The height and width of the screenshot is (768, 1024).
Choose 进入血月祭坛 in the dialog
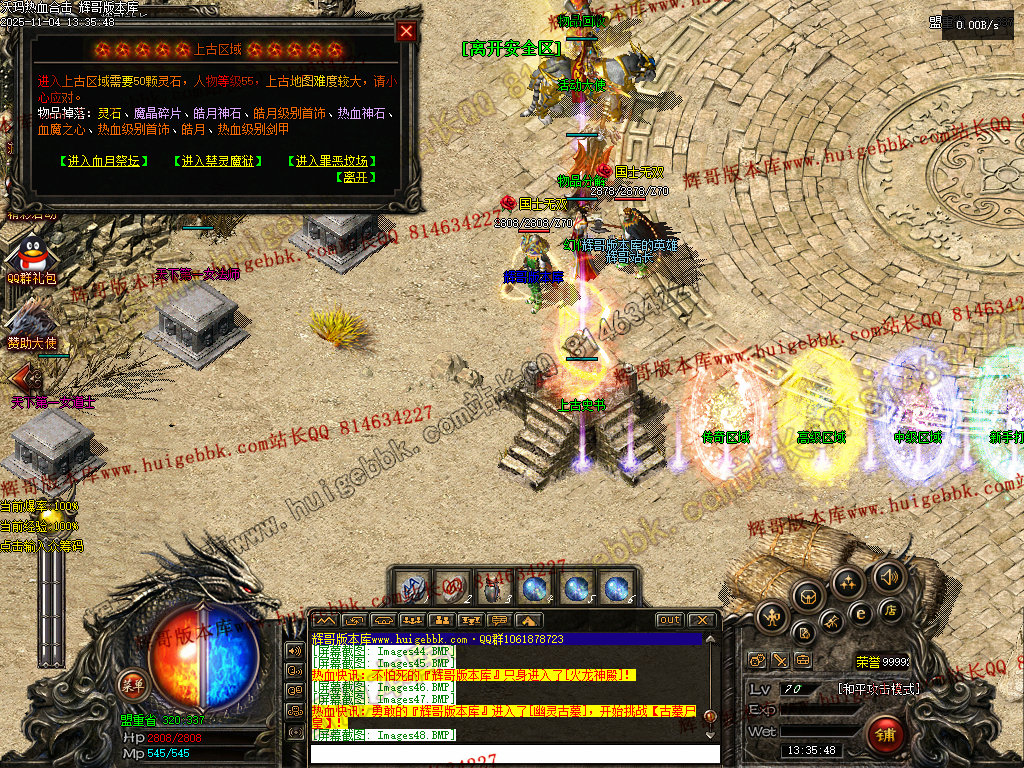click(104, 161)
